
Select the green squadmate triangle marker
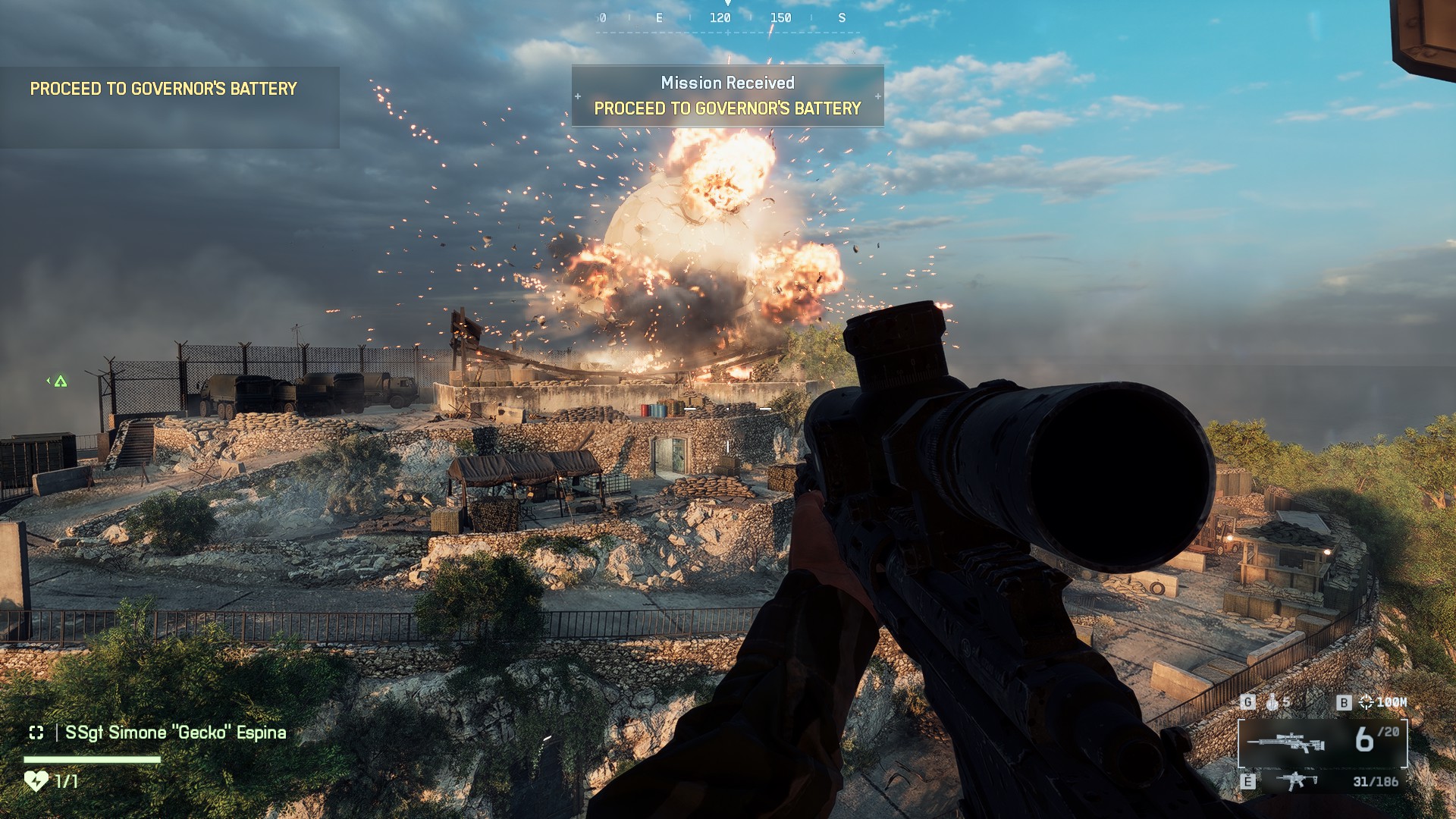point(61,381)
